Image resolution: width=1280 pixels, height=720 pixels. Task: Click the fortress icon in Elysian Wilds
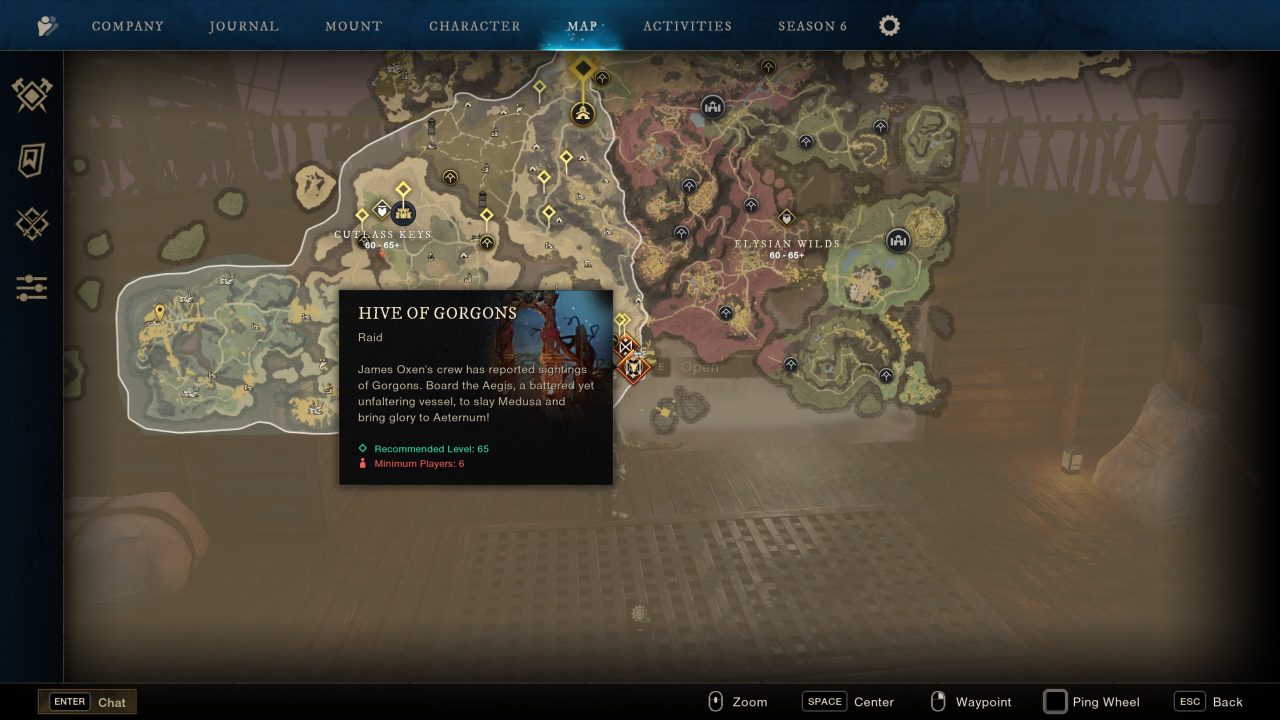899,240
